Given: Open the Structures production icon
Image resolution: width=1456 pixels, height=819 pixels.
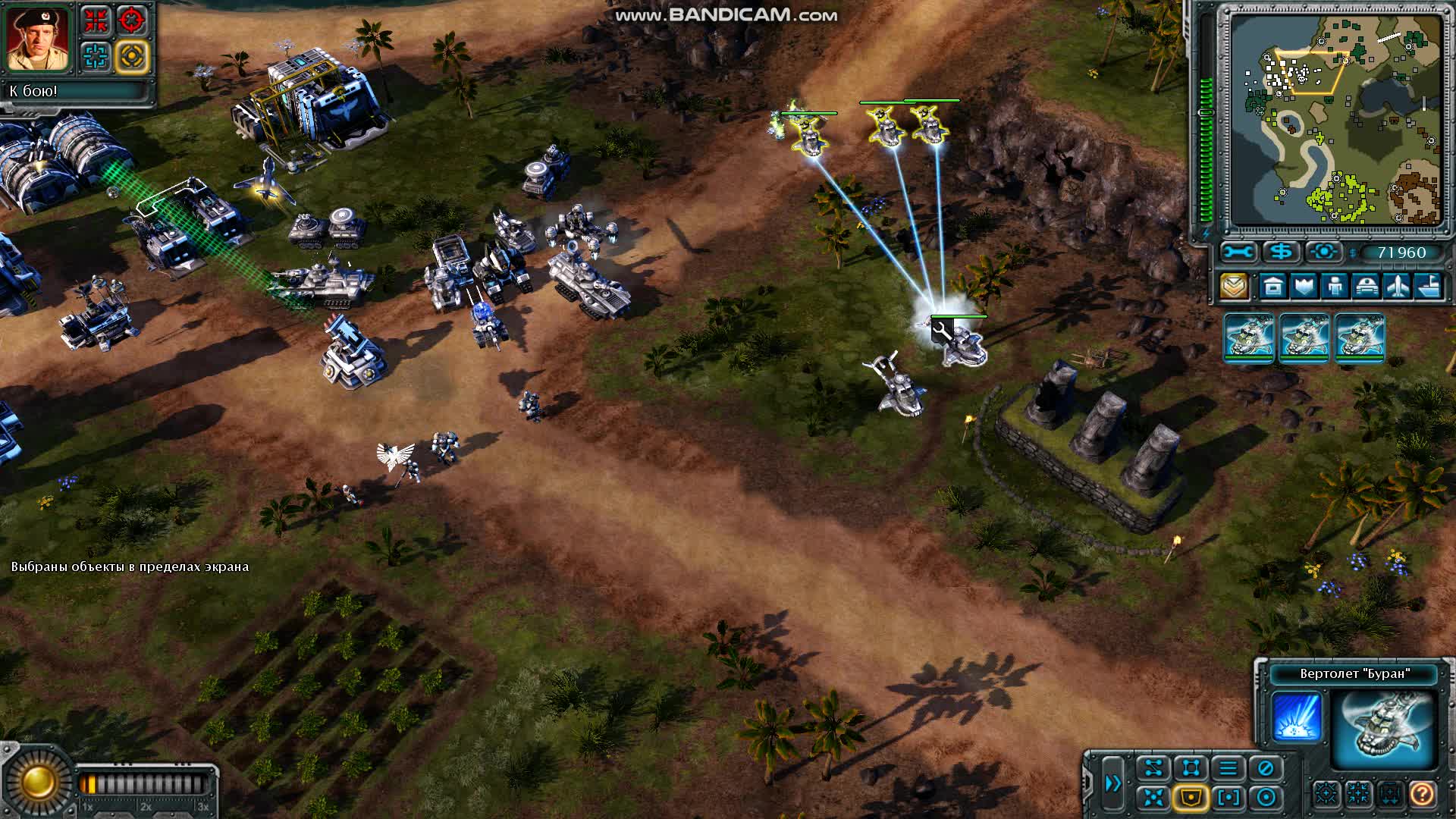Looking at the screenshot, I should tap(1272, 287).
